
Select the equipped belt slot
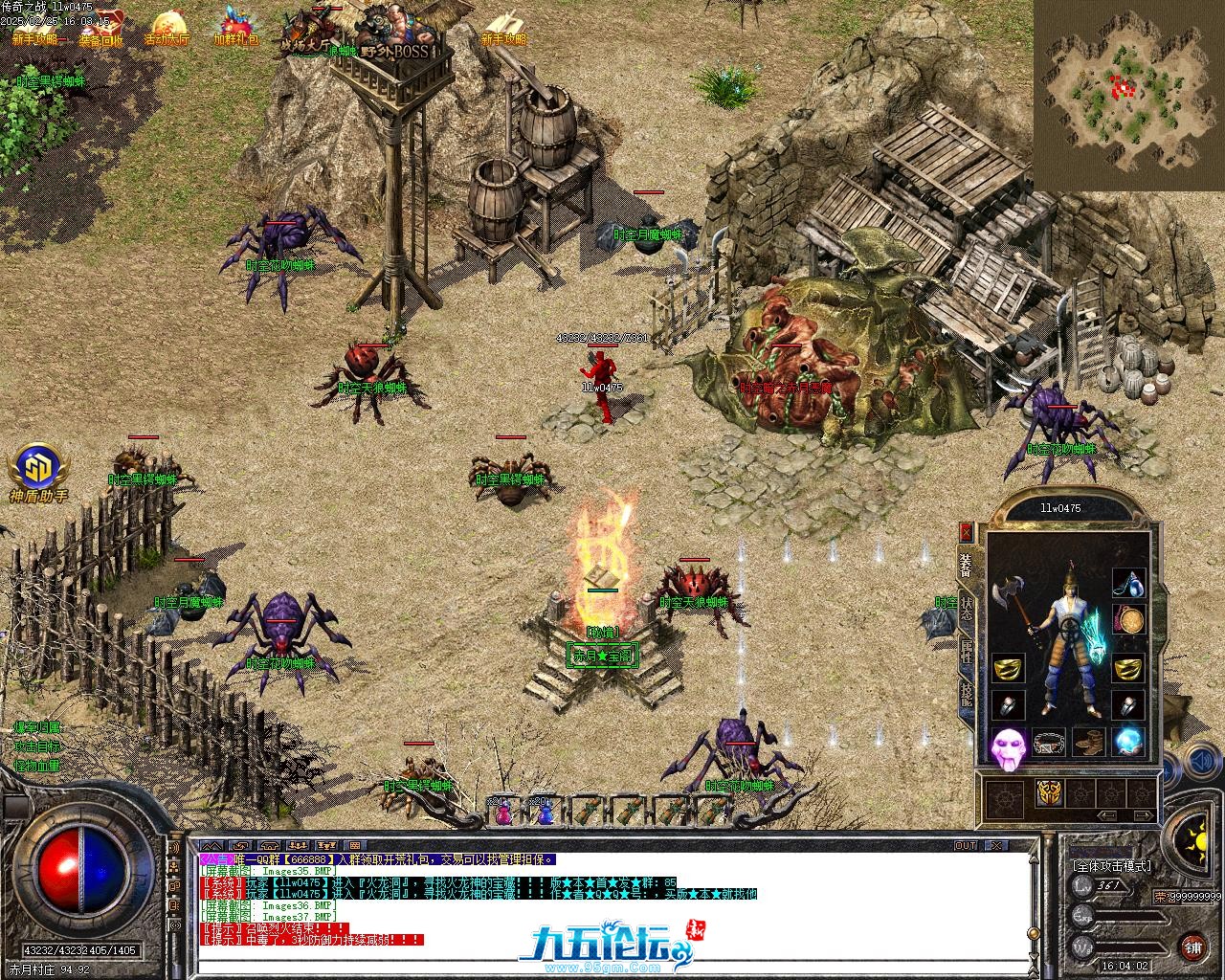point(1050,742)
